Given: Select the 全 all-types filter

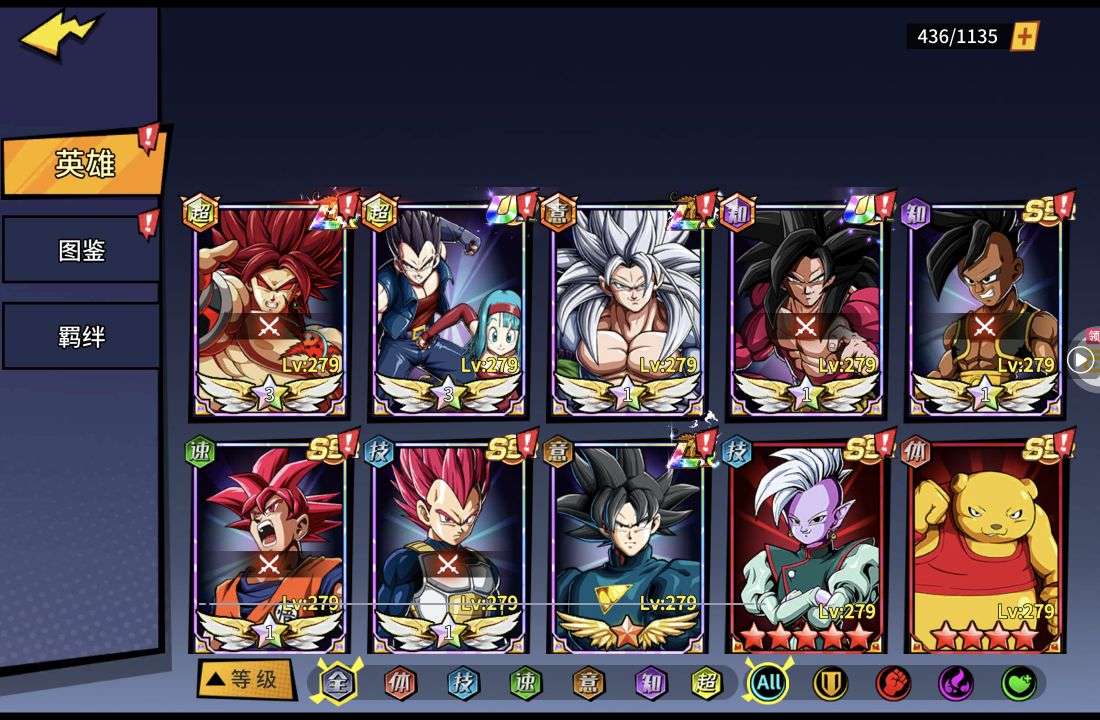Looking at the screenshot, I should pos(337,683).
